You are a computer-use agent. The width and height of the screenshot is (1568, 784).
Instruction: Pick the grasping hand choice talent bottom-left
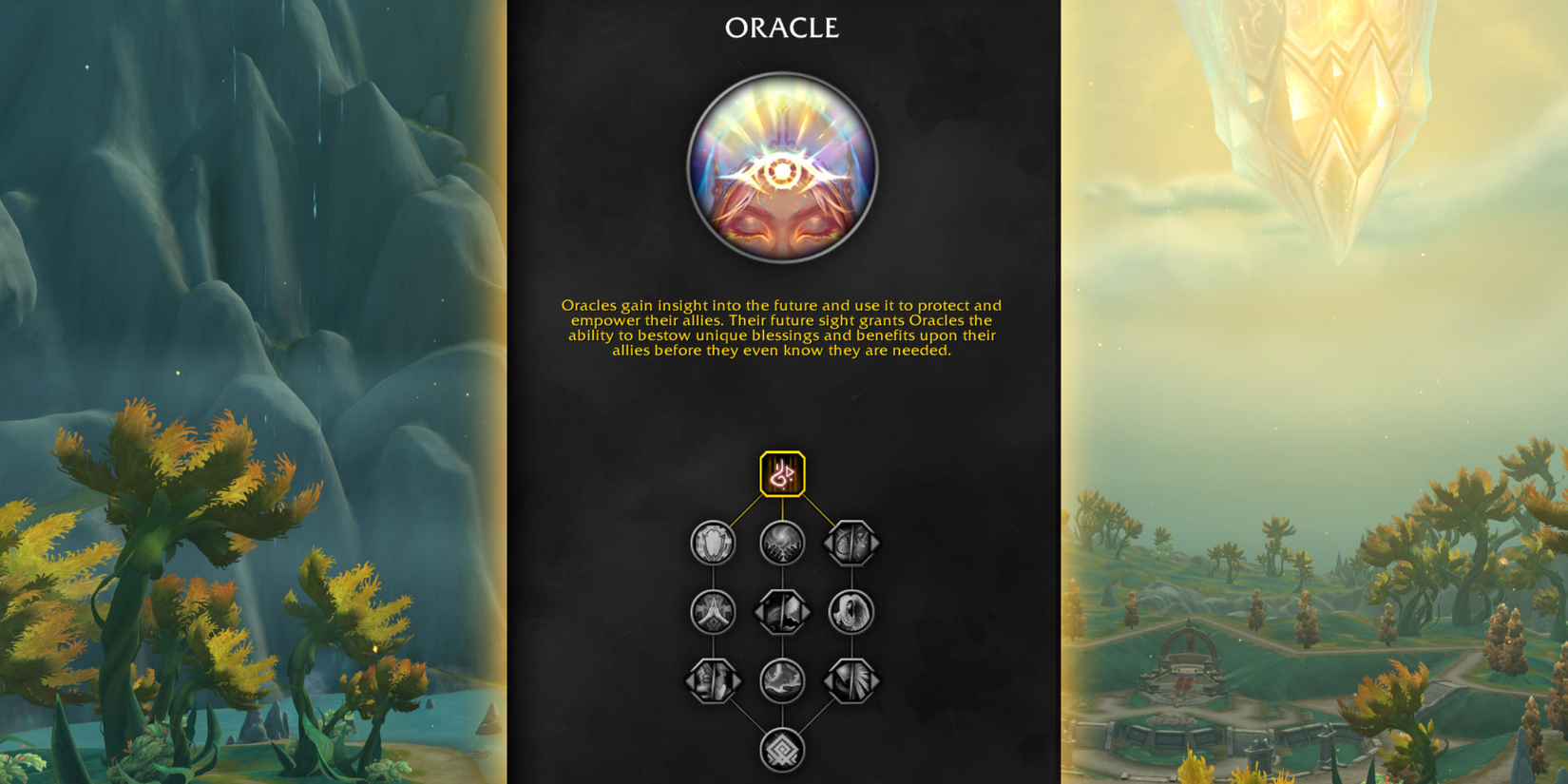click(x=711, y=679)
